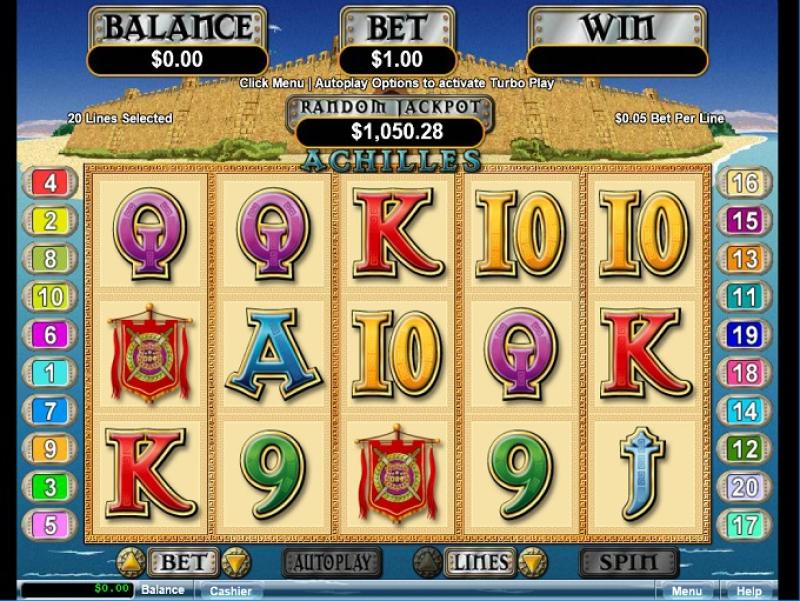Show the Help screen

click(749, 590)
